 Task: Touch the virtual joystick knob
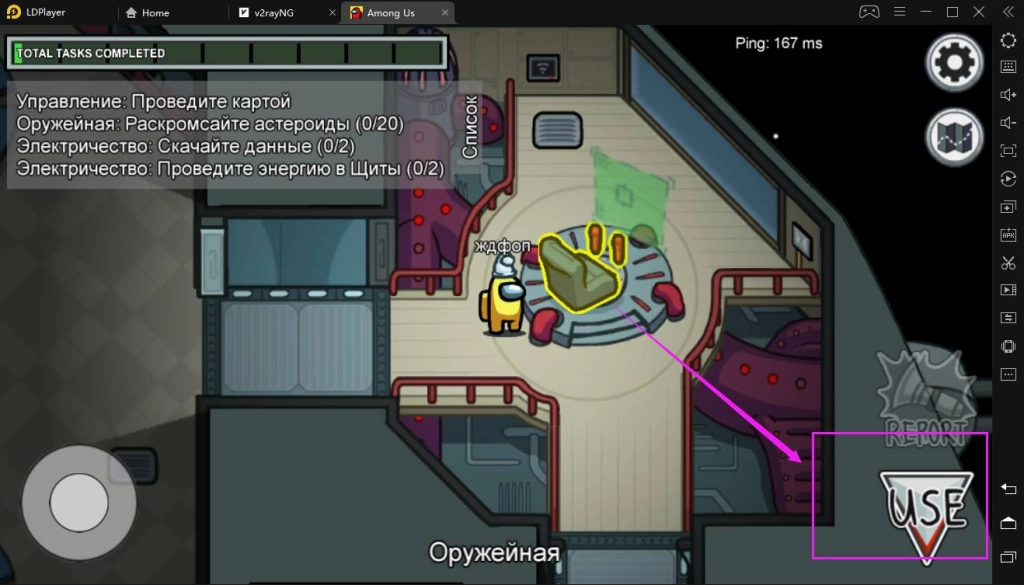coord(79,503)
